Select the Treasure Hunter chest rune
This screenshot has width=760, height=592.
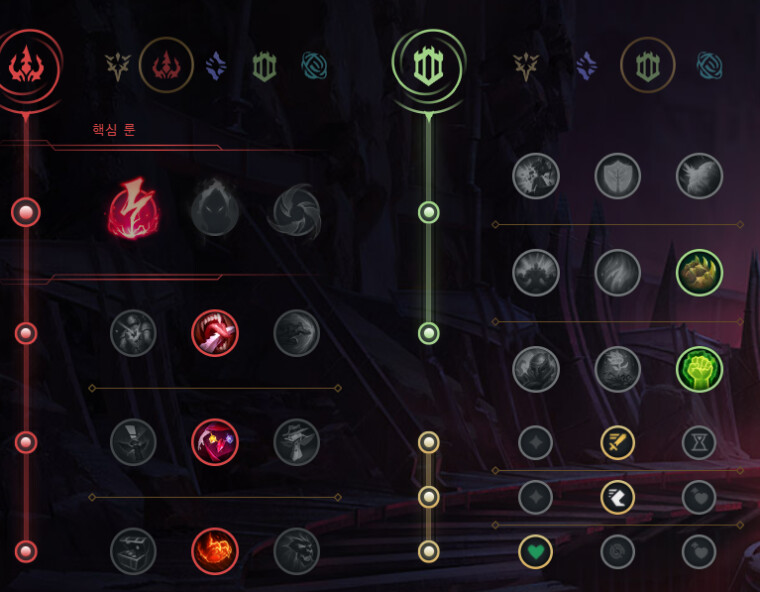click(x=133, y=551)
